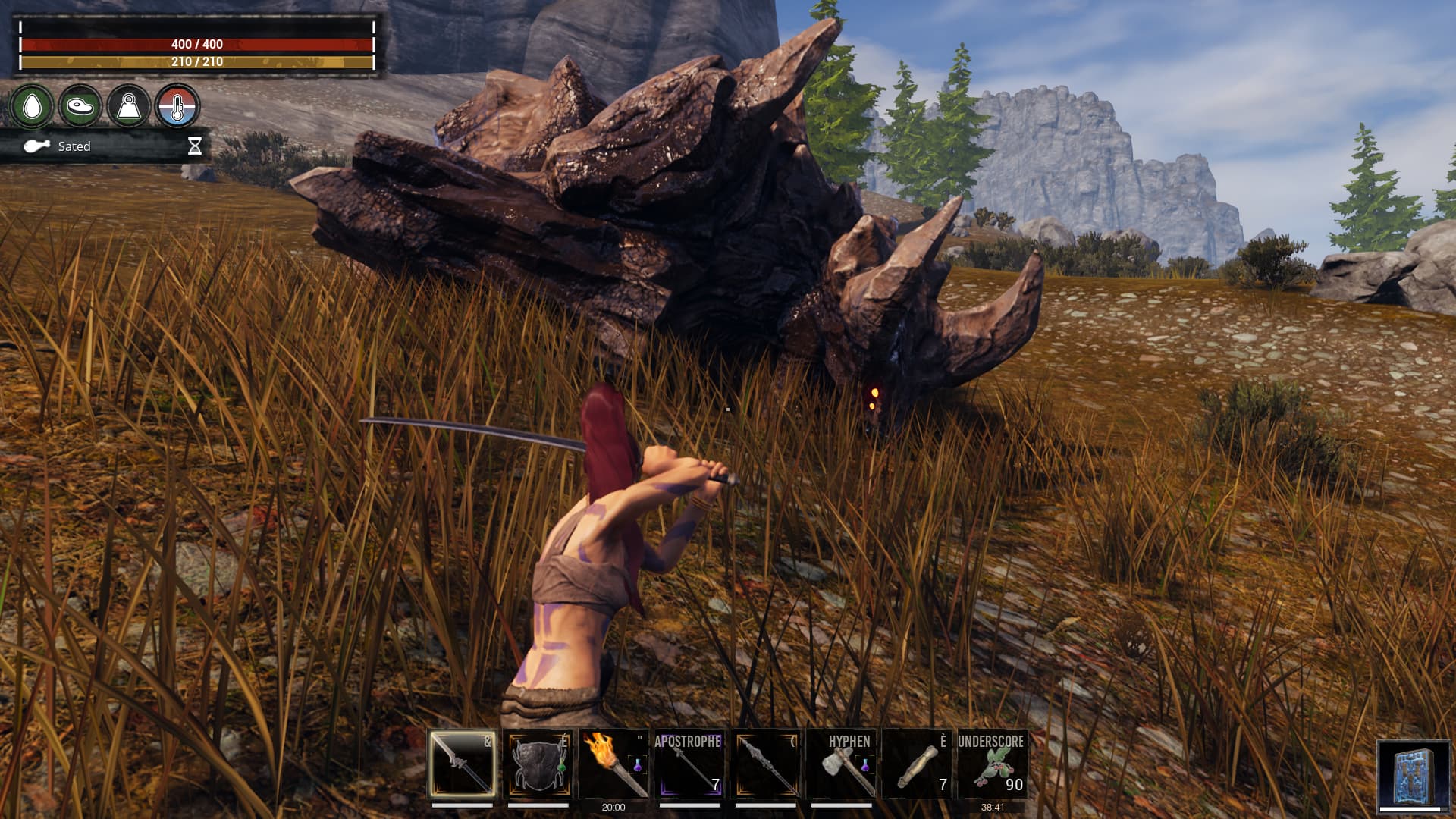This screenshot has height=819, width=1456.
Task: Select the blue carved tablet slot
Action: click(1413, 777)
